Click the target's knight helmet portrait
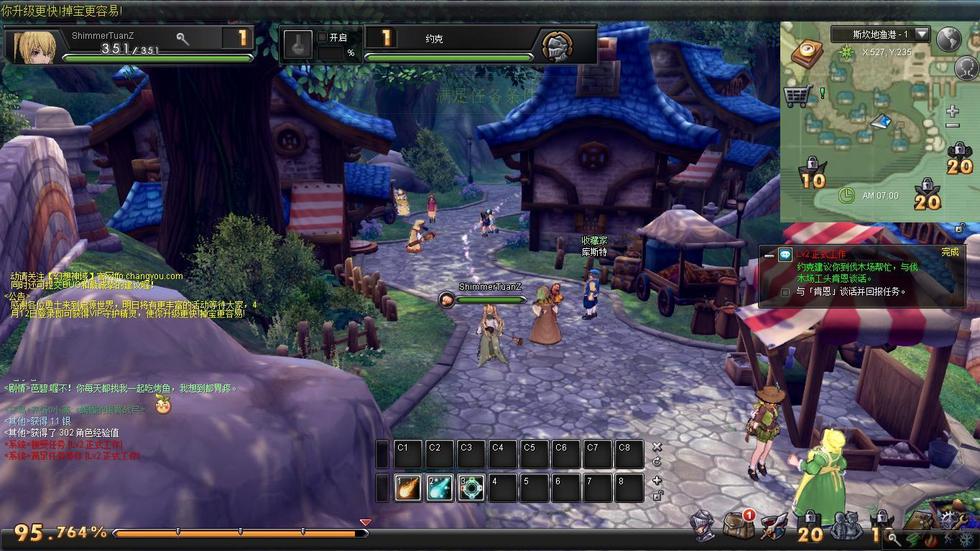 pyautogui.click(x=557, y=46)
